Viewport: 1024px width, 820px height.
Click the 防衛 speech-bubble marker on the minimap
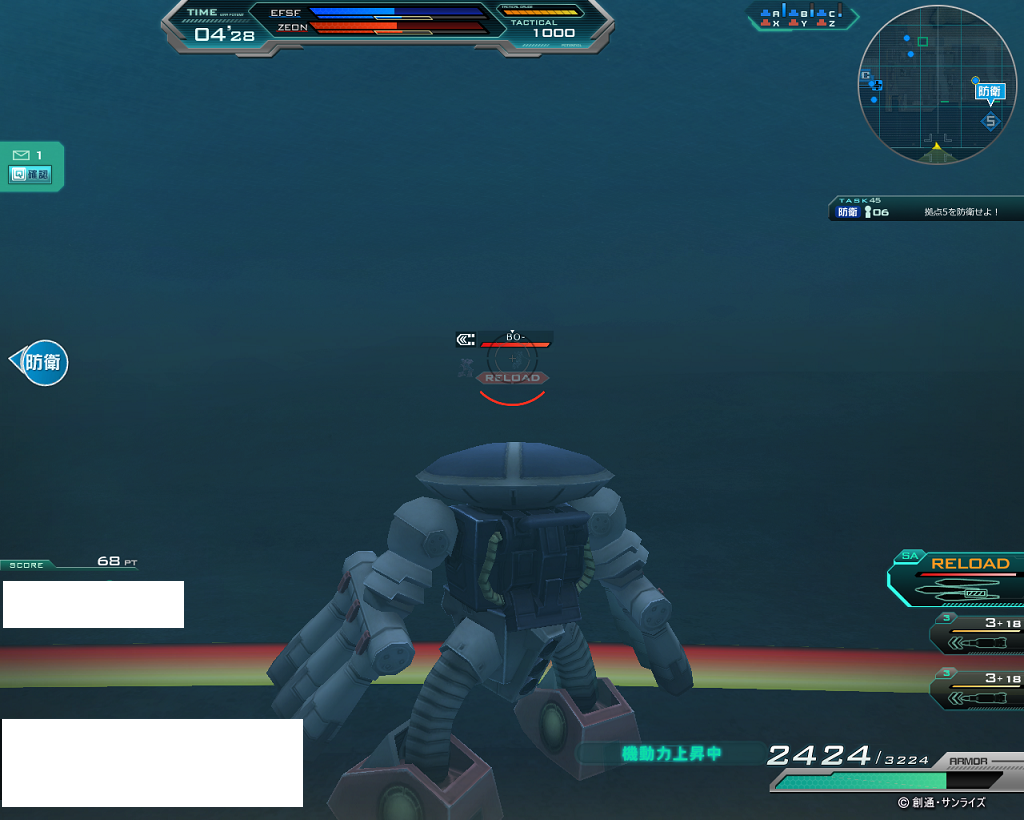tap(988, 91)
